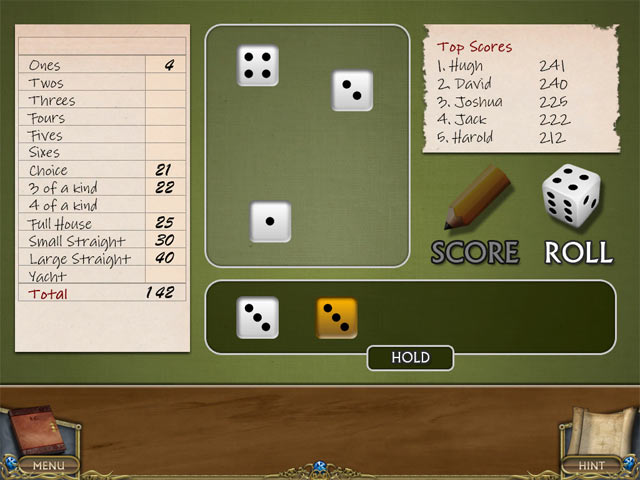Screen dimensions: 640x480
Task: Select the Yacht scoring row
Action: [100, 276]
